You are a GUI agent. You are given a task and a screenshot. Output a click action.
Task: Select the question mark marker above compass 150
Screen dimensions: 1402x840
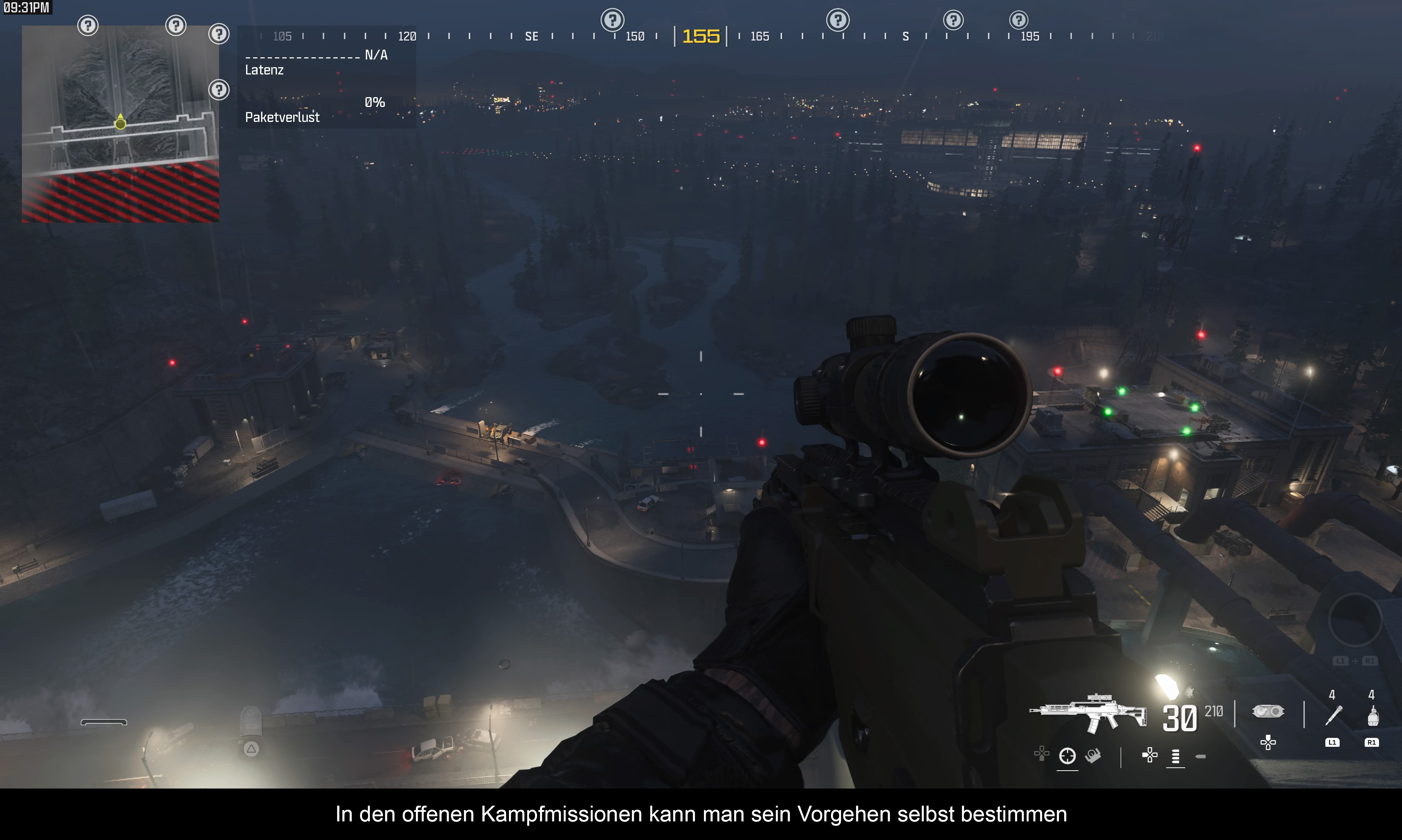point(612,20)
